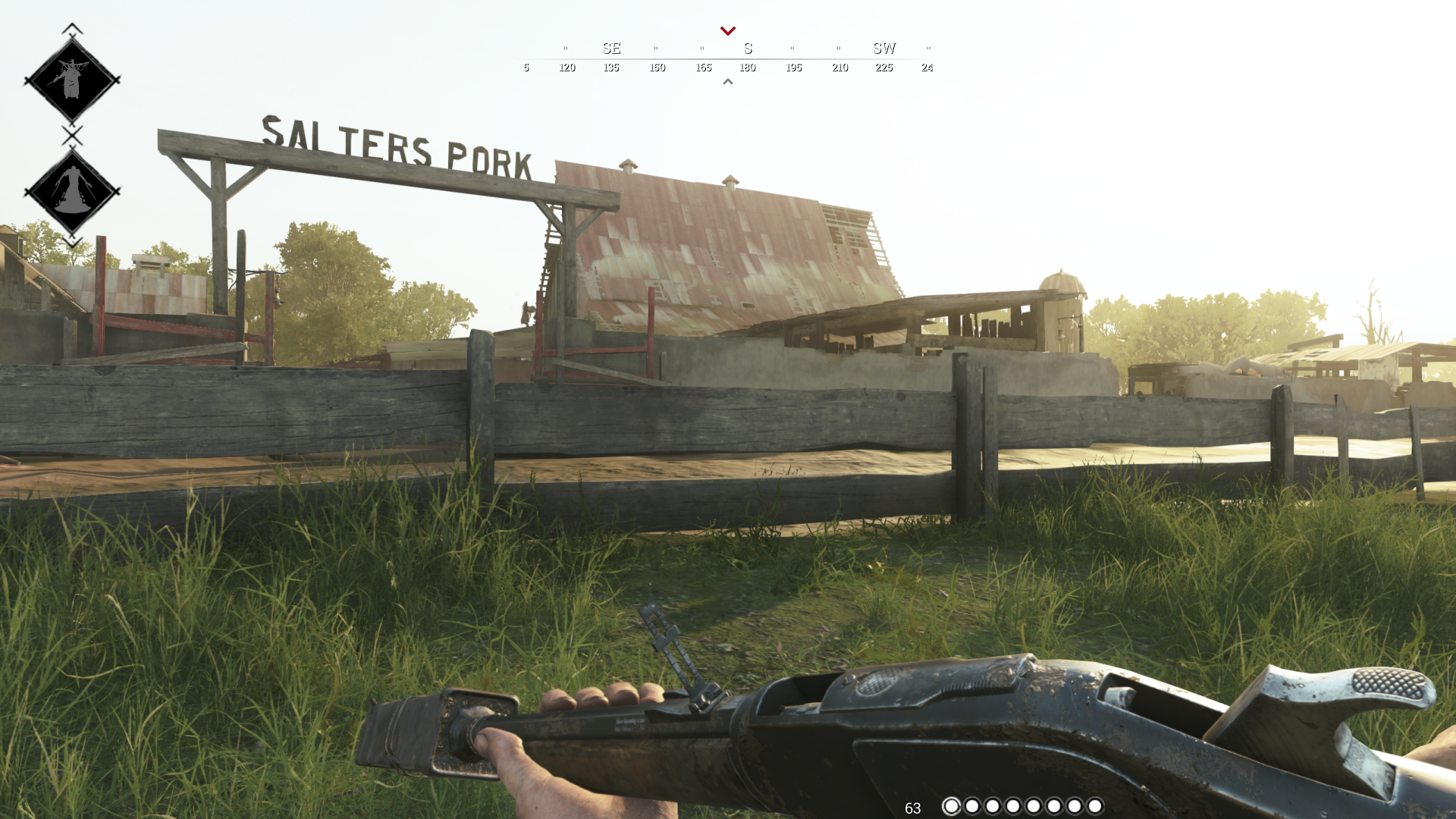Screen dimensions: 1456x819
Task: Click the S heading on the compass
Action: pos(748,49)
